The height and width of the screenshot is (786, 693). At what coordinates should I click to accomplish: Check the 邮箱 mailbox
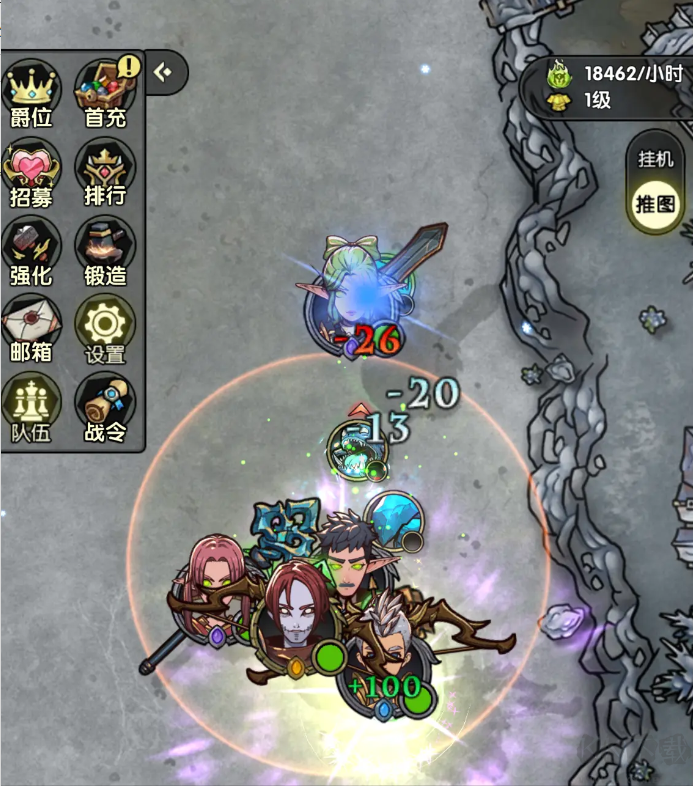tap(31, 330)
